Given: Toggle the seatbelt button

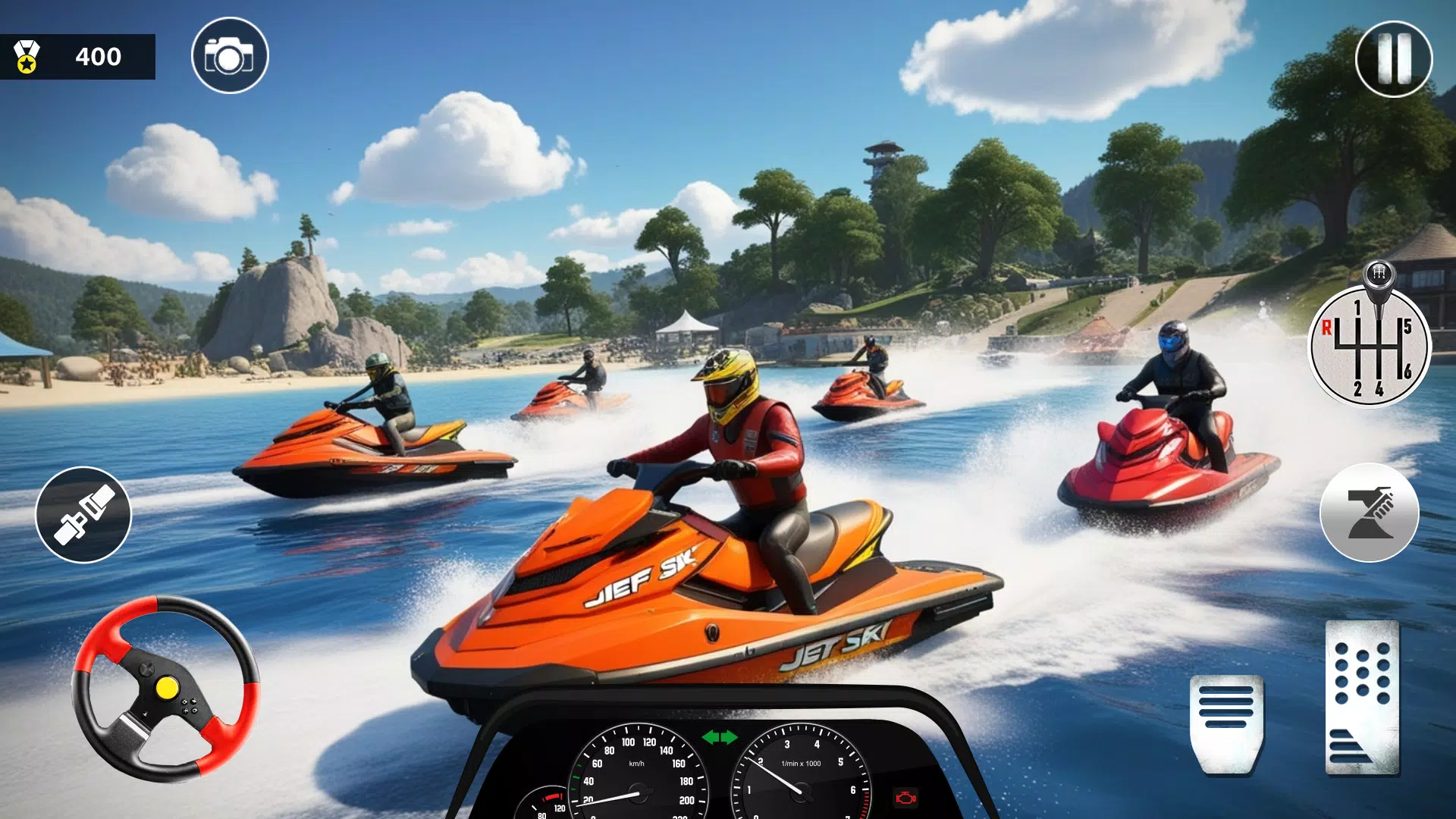Looking at the screenshot, I should coord(83,515).
